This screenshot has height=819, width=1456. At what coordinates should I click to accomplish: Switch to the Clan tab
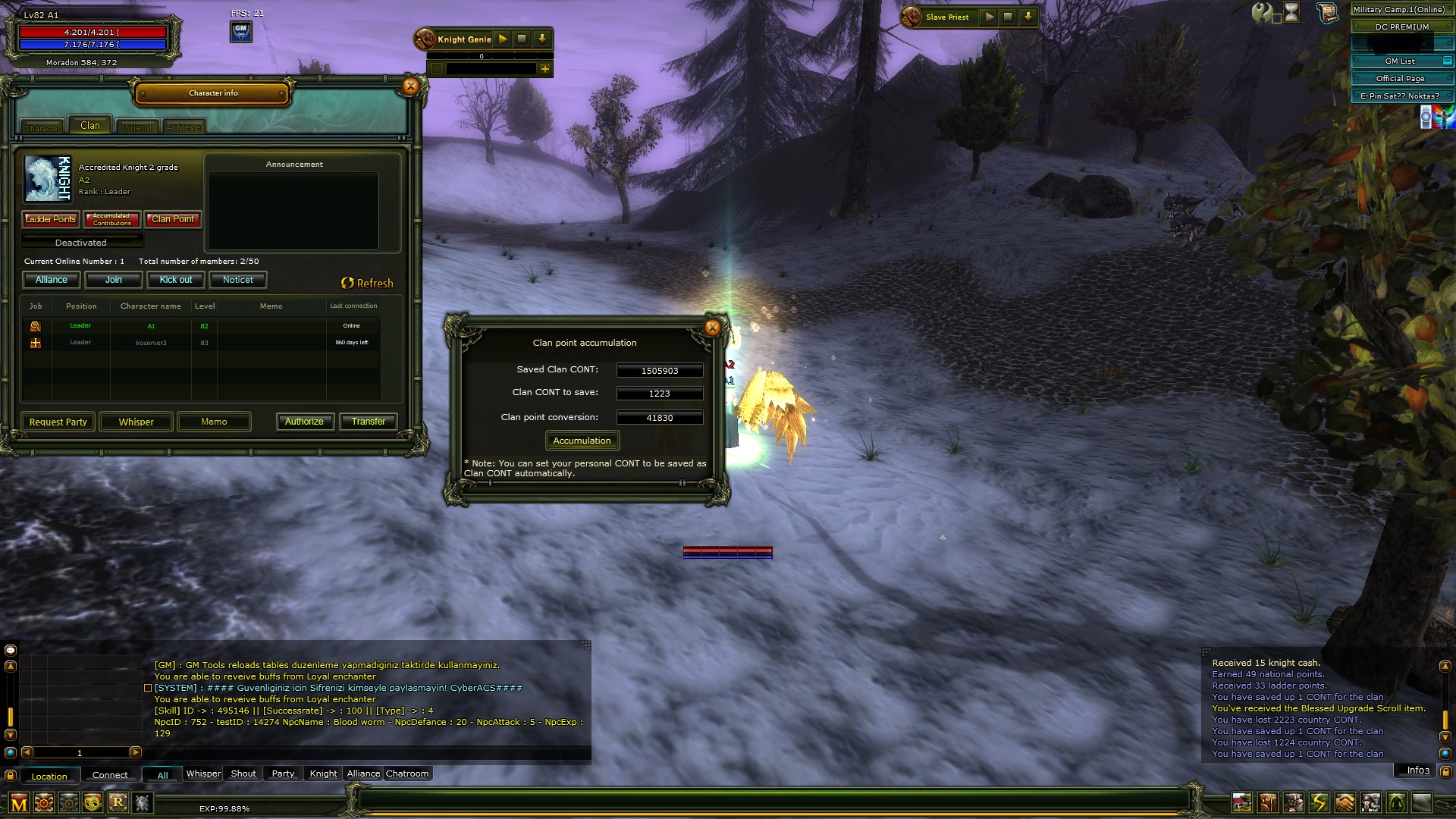coord(90,126)
